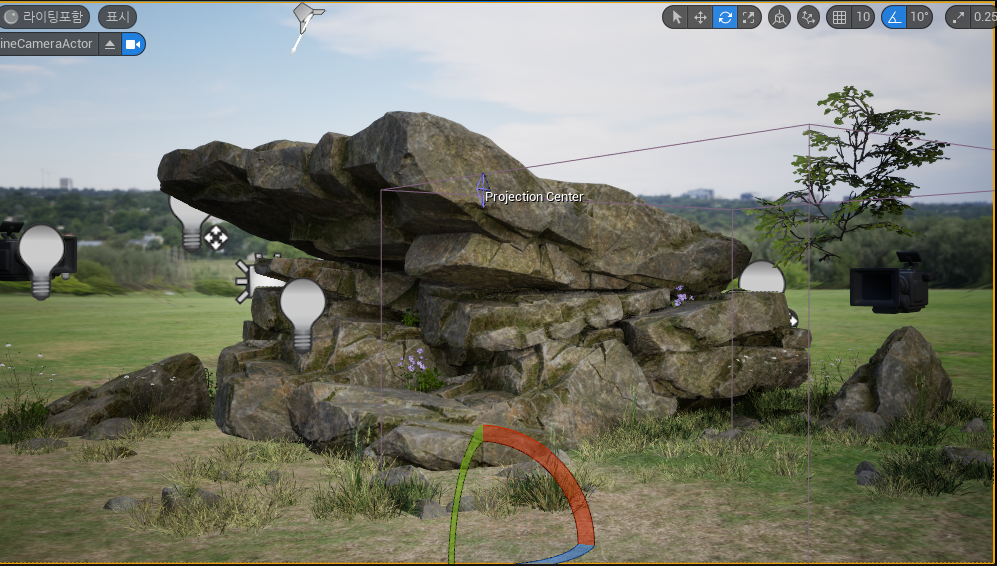Image resolution: width=997 pixels, height=566 pixels.
Task: Open the rotation snap 10° value
Action: click(919, 17)
